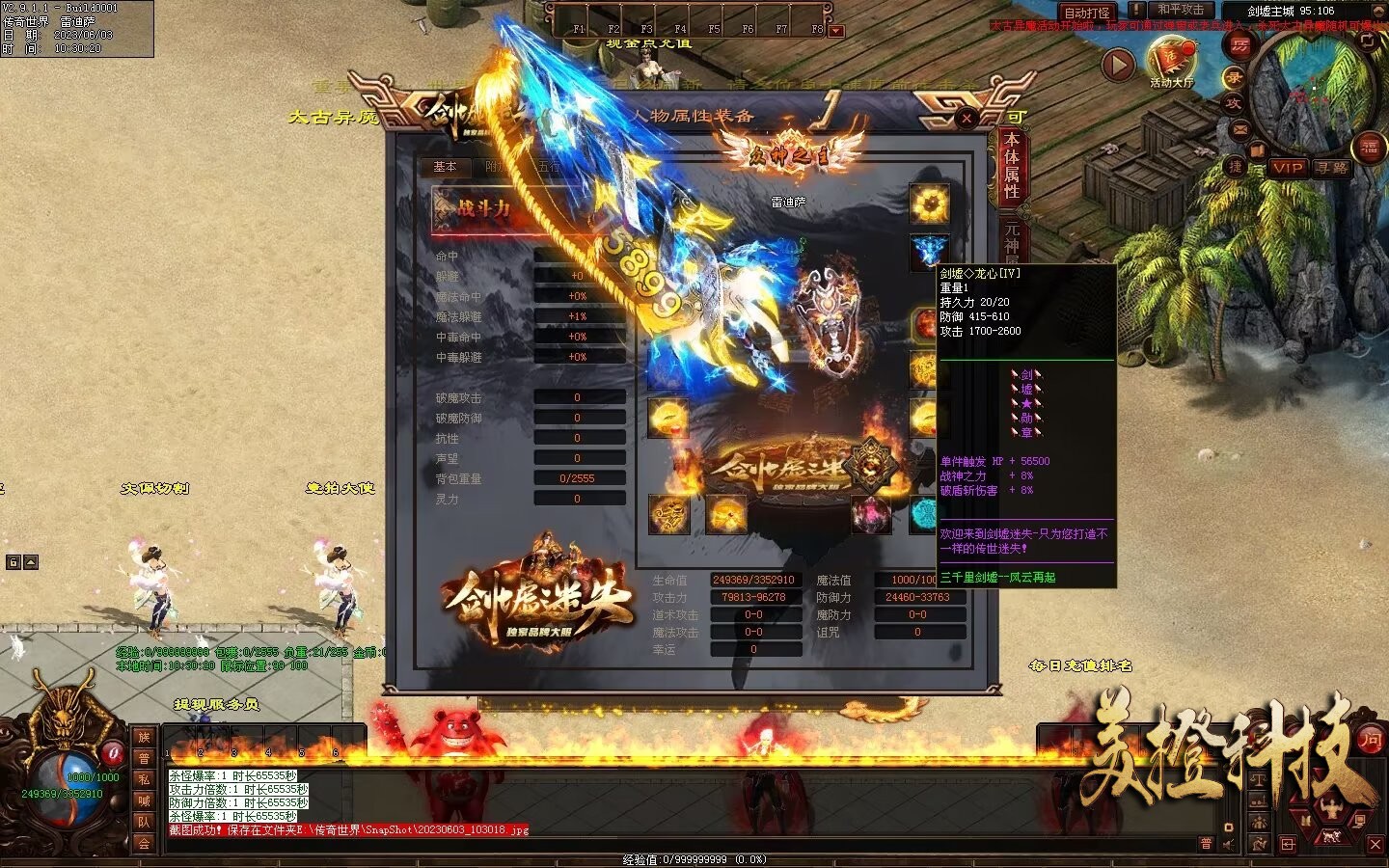Select the golden sun equipment slot
1389x868 pixels.
point(929,203)
